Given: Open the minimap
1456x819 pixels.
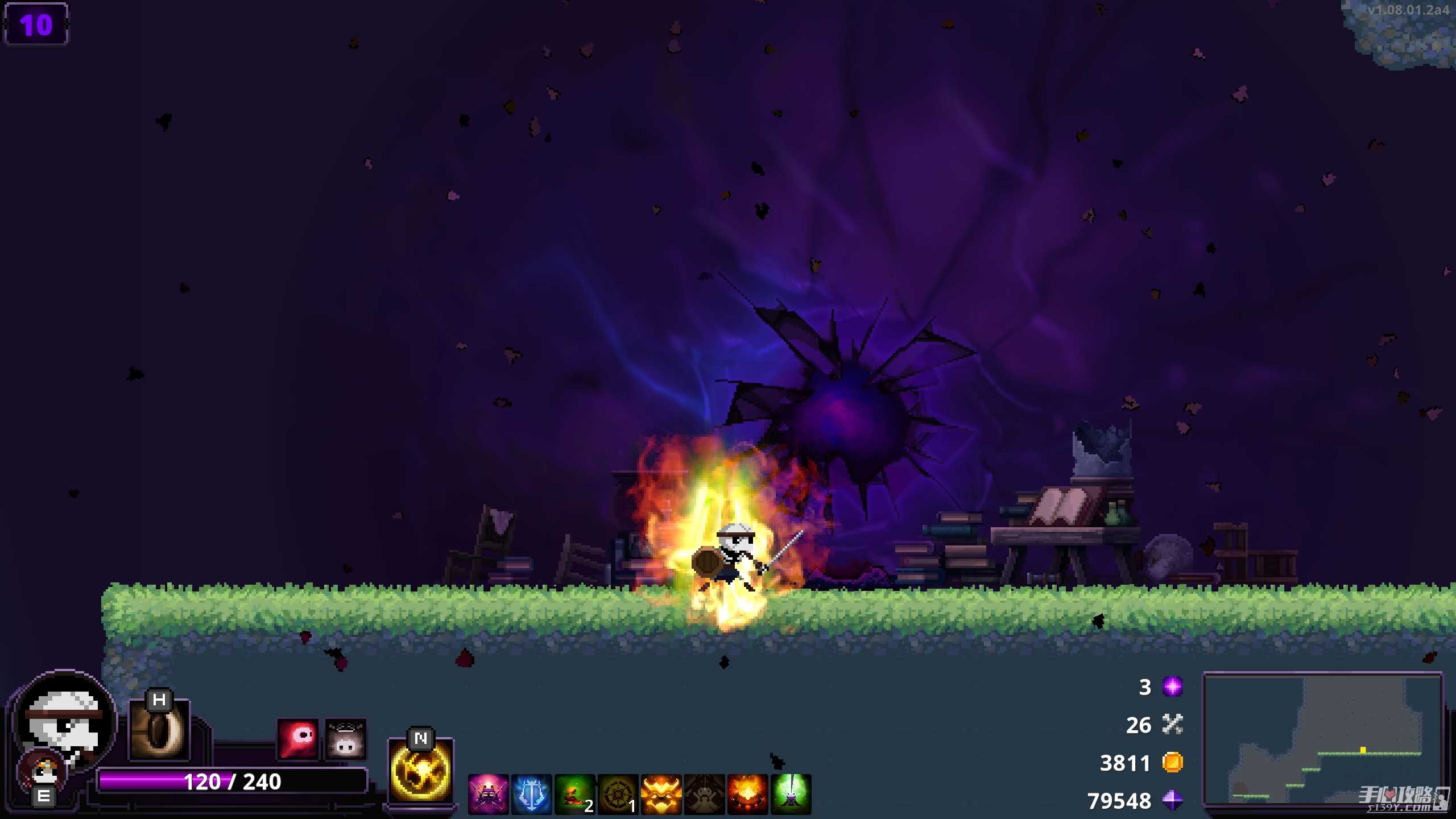Looking at the screenshot, I should pyautogui.click(x=1322, y=739).
